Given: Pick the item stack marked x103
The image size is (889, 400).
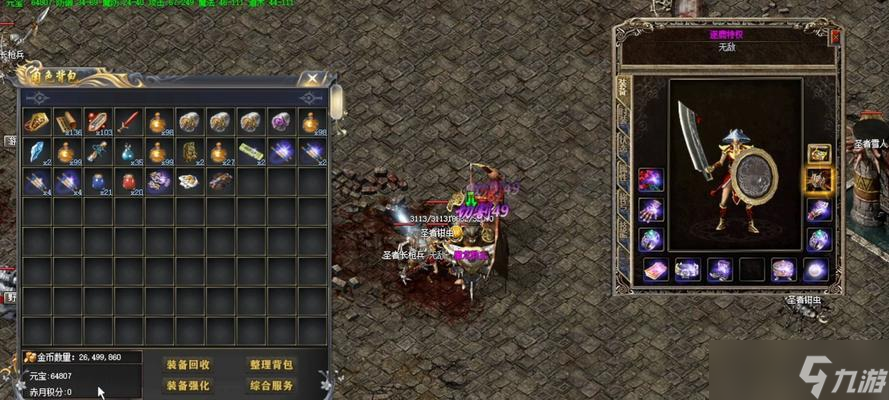Looking at the screenshot, I should [98, 123].
